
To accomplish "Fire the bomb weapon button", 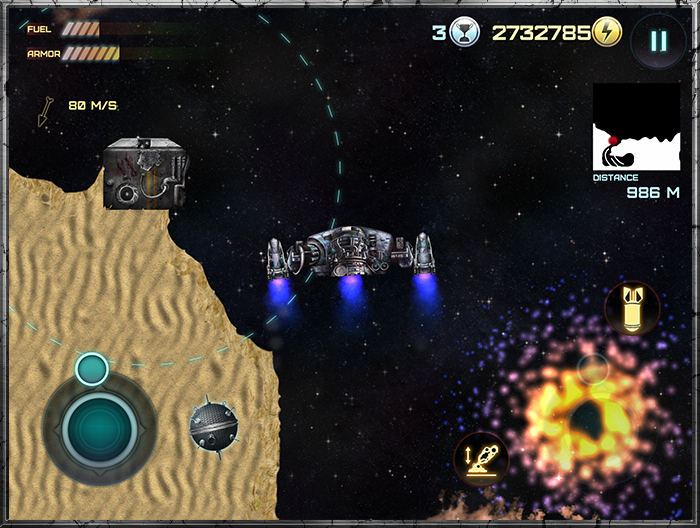I will pyautogui.click(x=632, y=308).
